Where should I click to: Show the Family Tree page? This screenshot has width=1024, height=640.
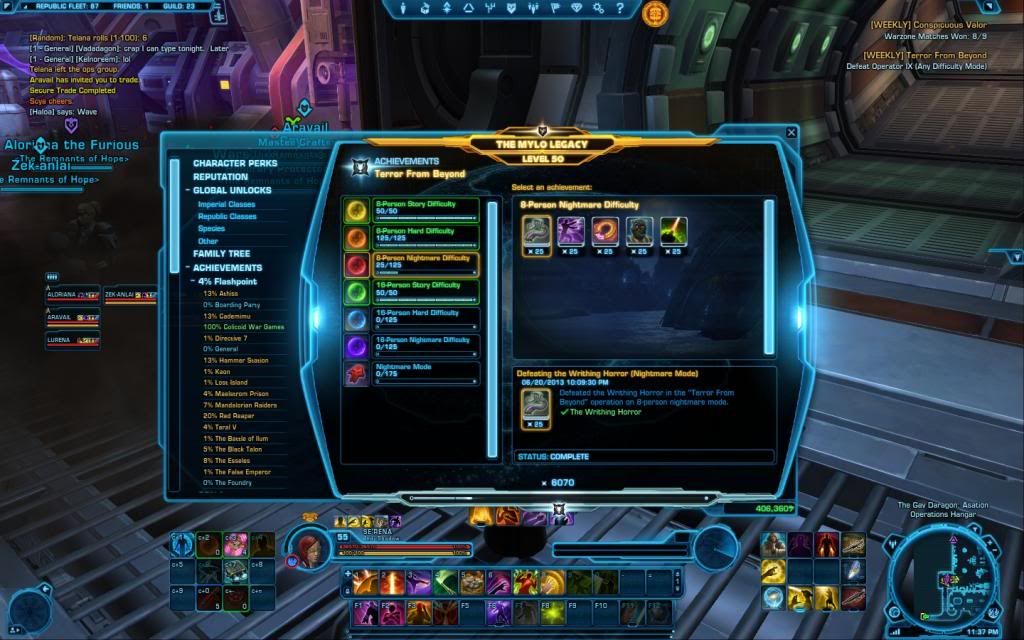[221, 254]
